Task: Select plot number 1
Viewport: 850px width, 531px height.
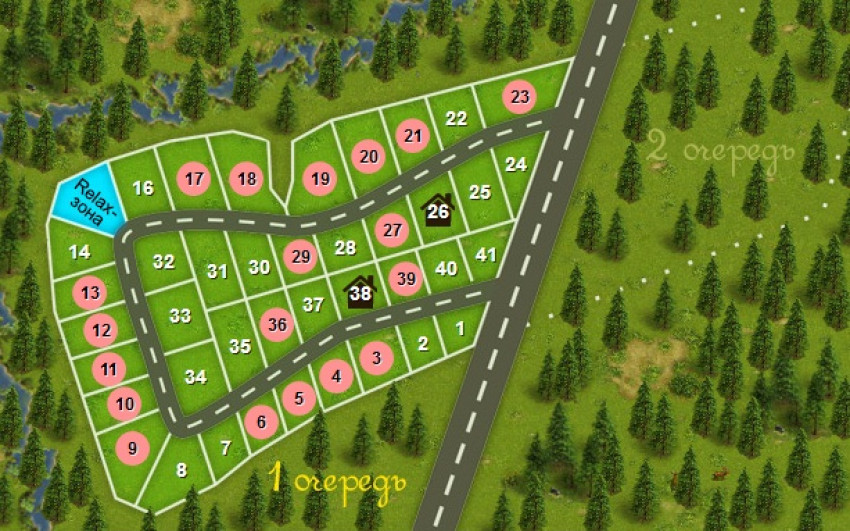Action: [x=459, y=327]
